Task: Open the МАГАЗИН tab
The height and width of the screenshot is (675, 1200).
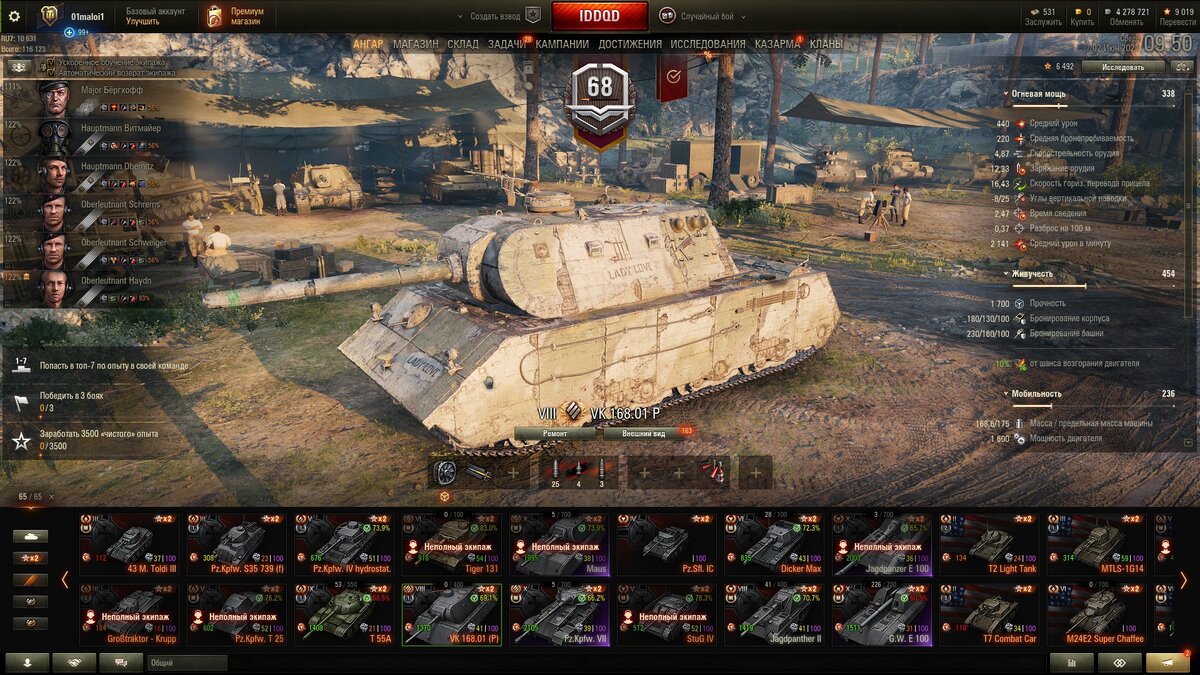Action: pyautogui.click(x=415, y=44)
